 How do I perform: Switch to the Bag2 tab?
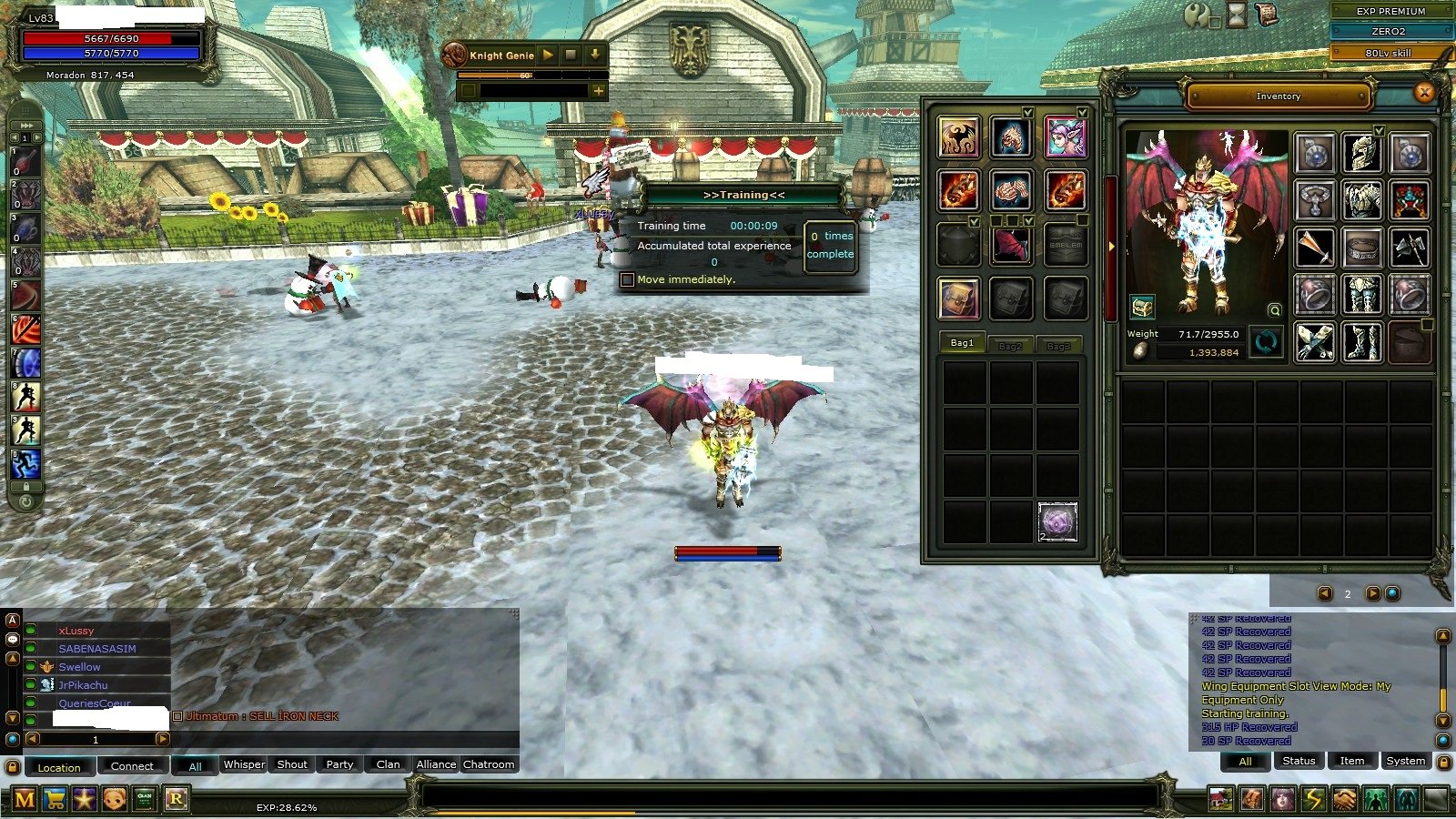[1010, 346]
